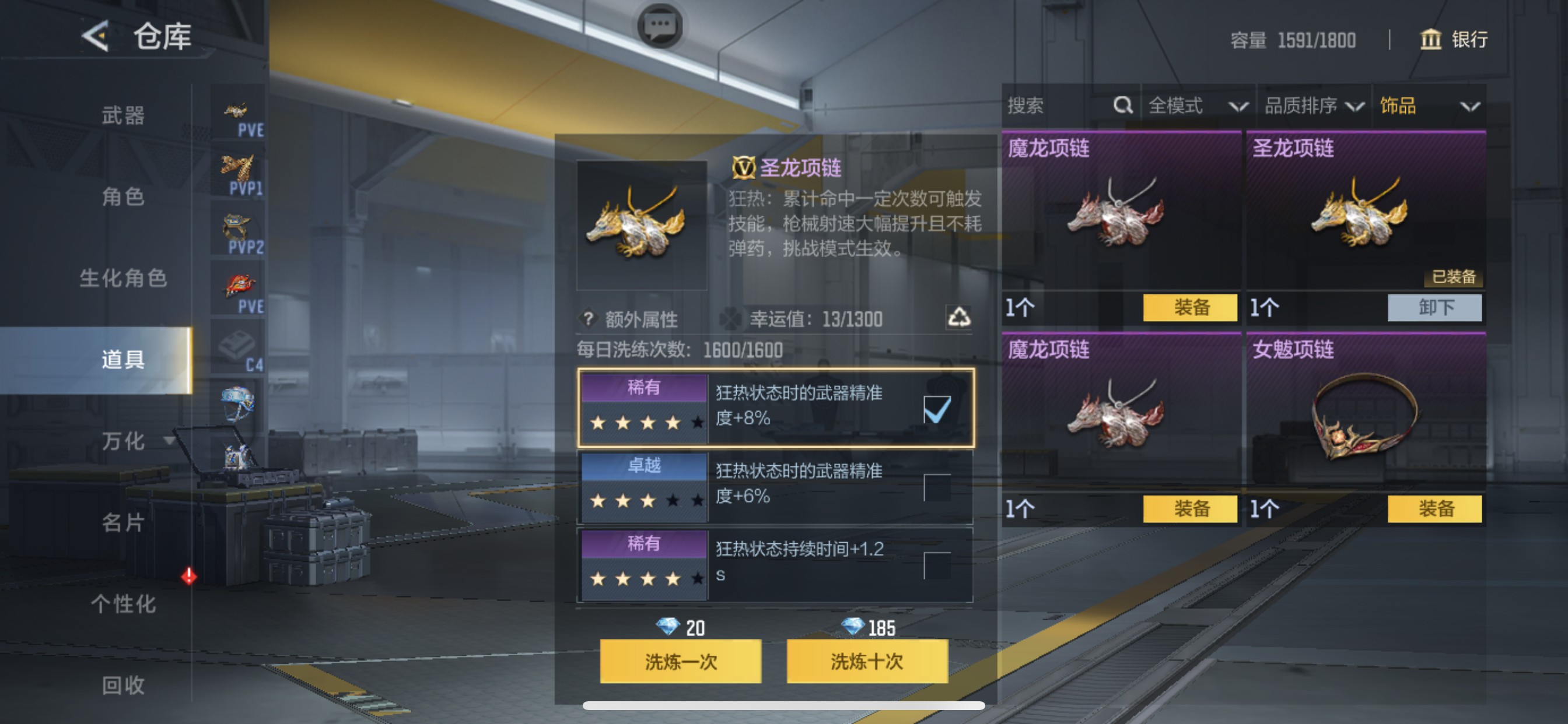The image size is (1568, 724).
Task: Unequip the 圣龙项链 via 卸下 button
Action: [x=1434, y=308]
